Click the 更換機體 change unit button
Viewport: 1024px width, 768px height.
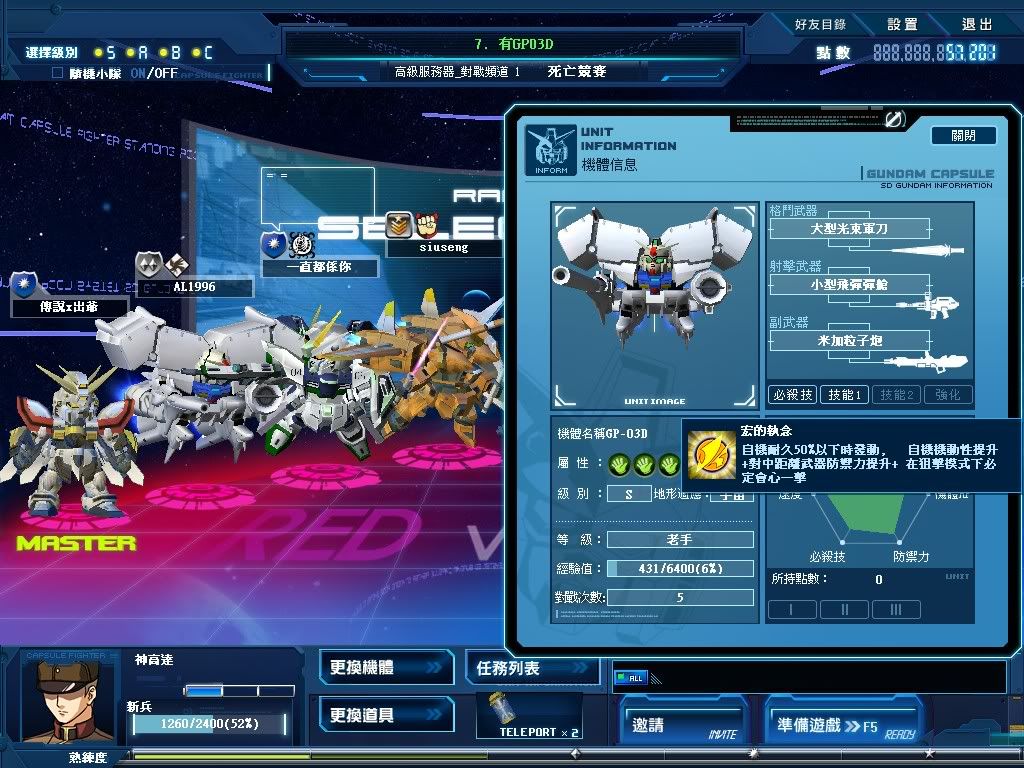tap(386, 667)
